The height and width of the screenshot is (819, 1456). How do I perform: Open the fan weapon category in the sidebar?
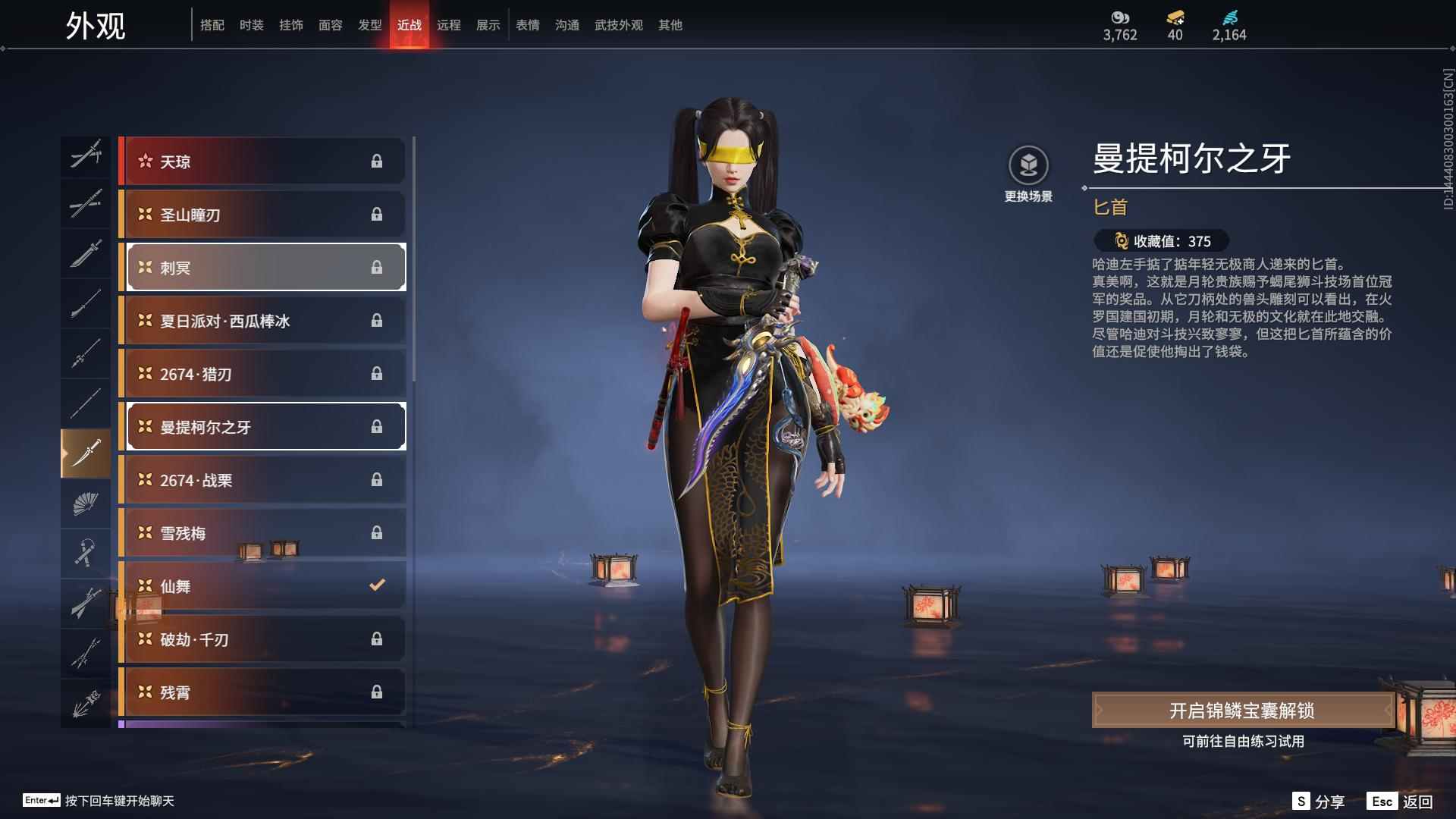pos(86,503)
